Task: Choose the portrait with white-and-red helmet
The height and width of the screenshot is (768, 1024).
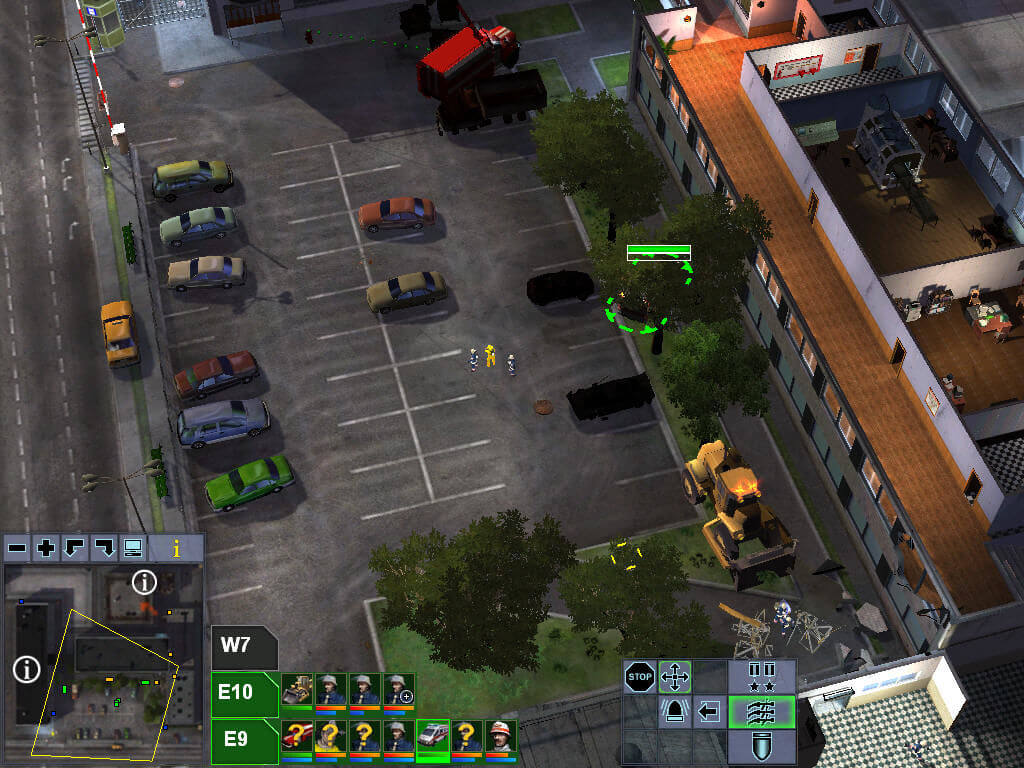Action: [500, 737]
